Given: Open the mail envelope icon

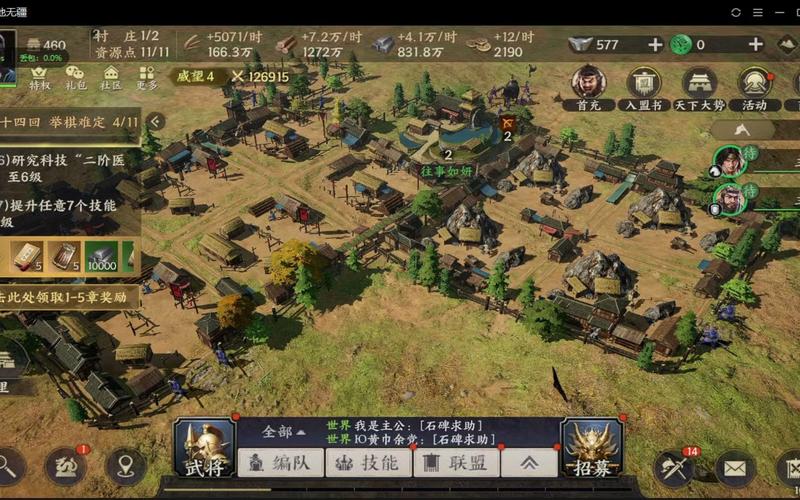Looking at the screenshot, I should click(735, 467).
